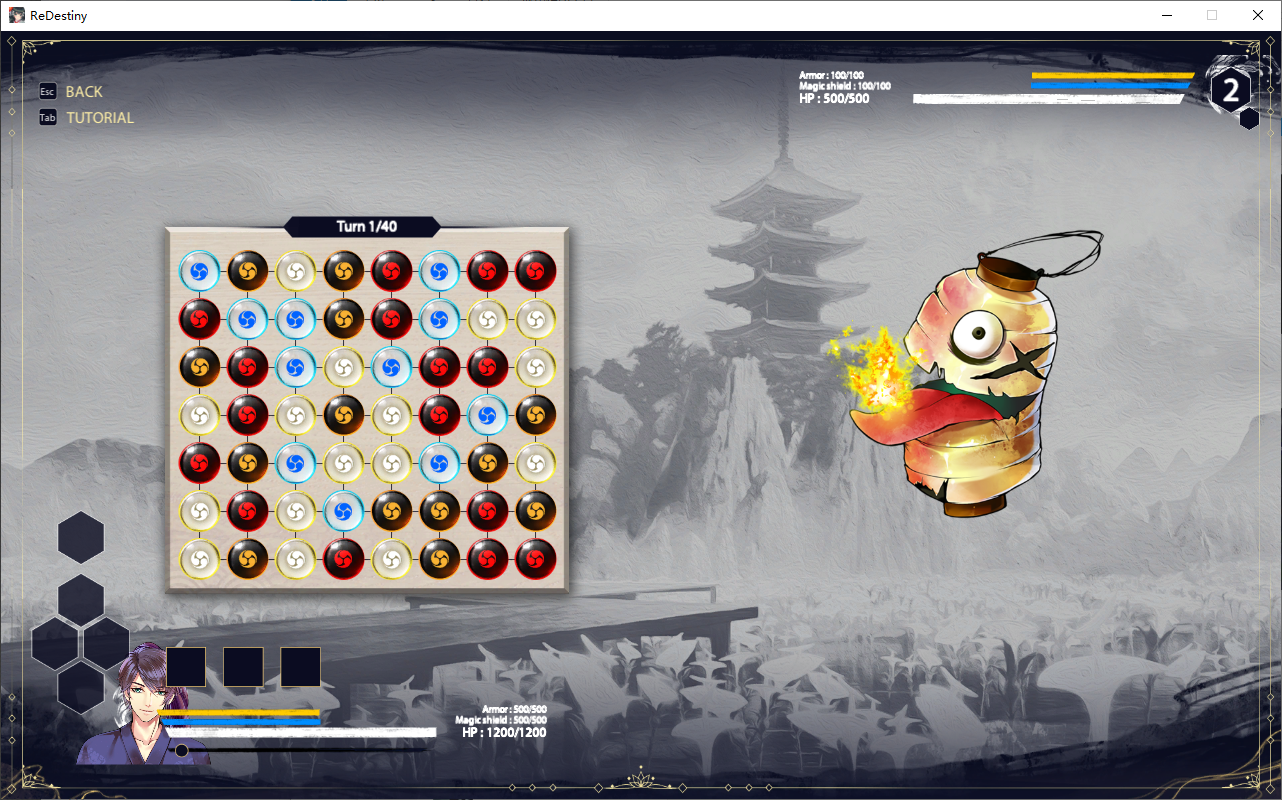Open the TUTORIAL screen
Screen dimensions: 1282x800
click(99, 118)
